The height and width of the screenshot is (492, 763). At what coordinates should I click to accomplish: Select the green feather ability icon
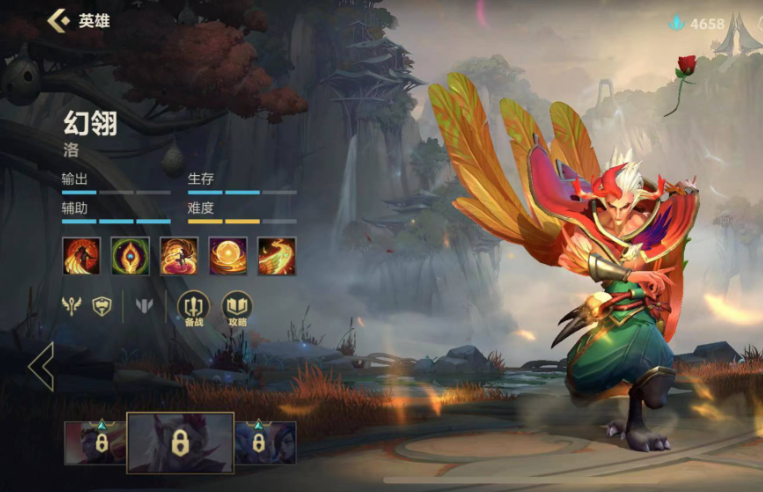point(130,255)
